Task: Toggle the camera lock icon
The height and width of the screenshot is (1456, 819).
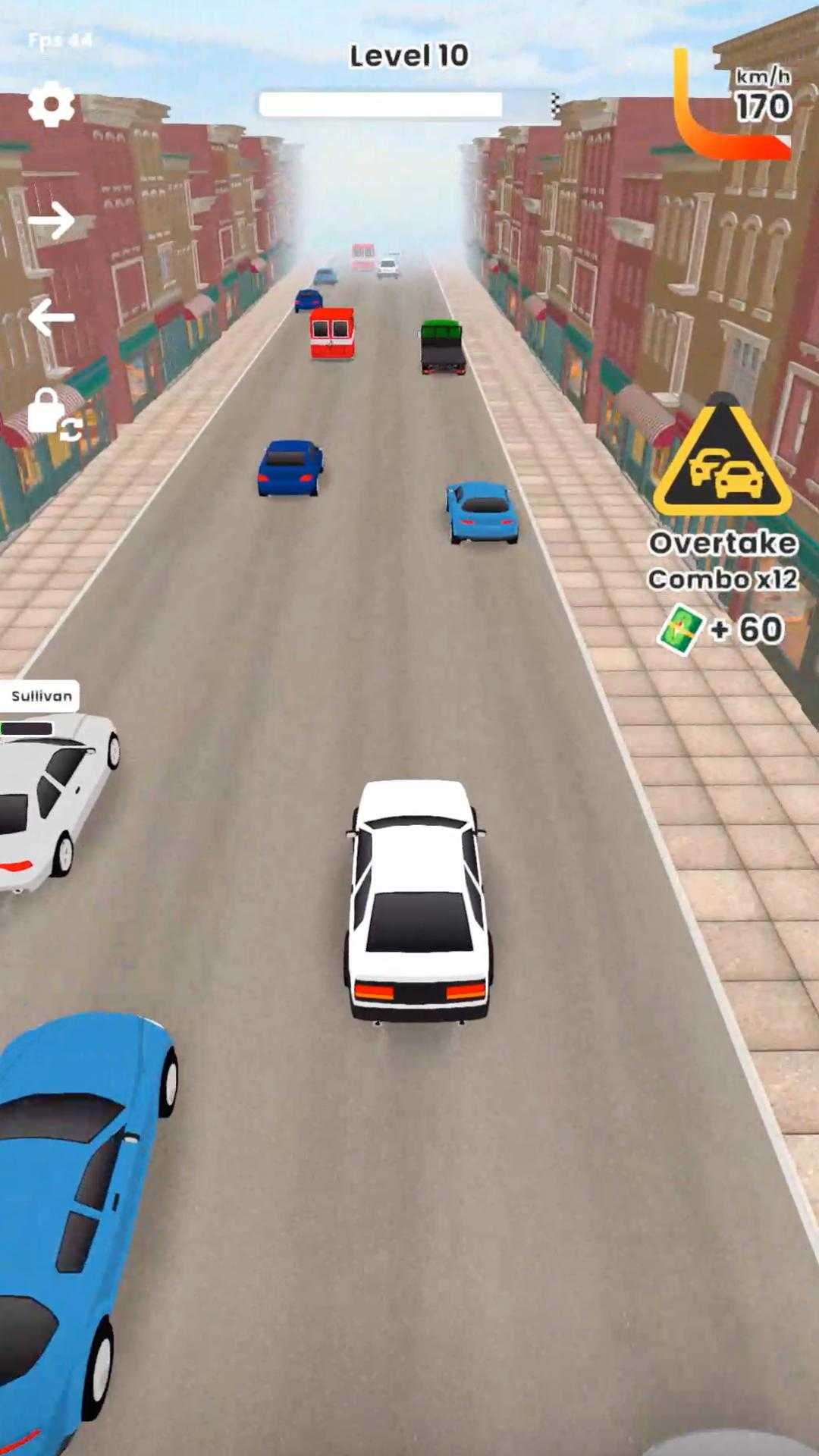Action: pos(53,416)
